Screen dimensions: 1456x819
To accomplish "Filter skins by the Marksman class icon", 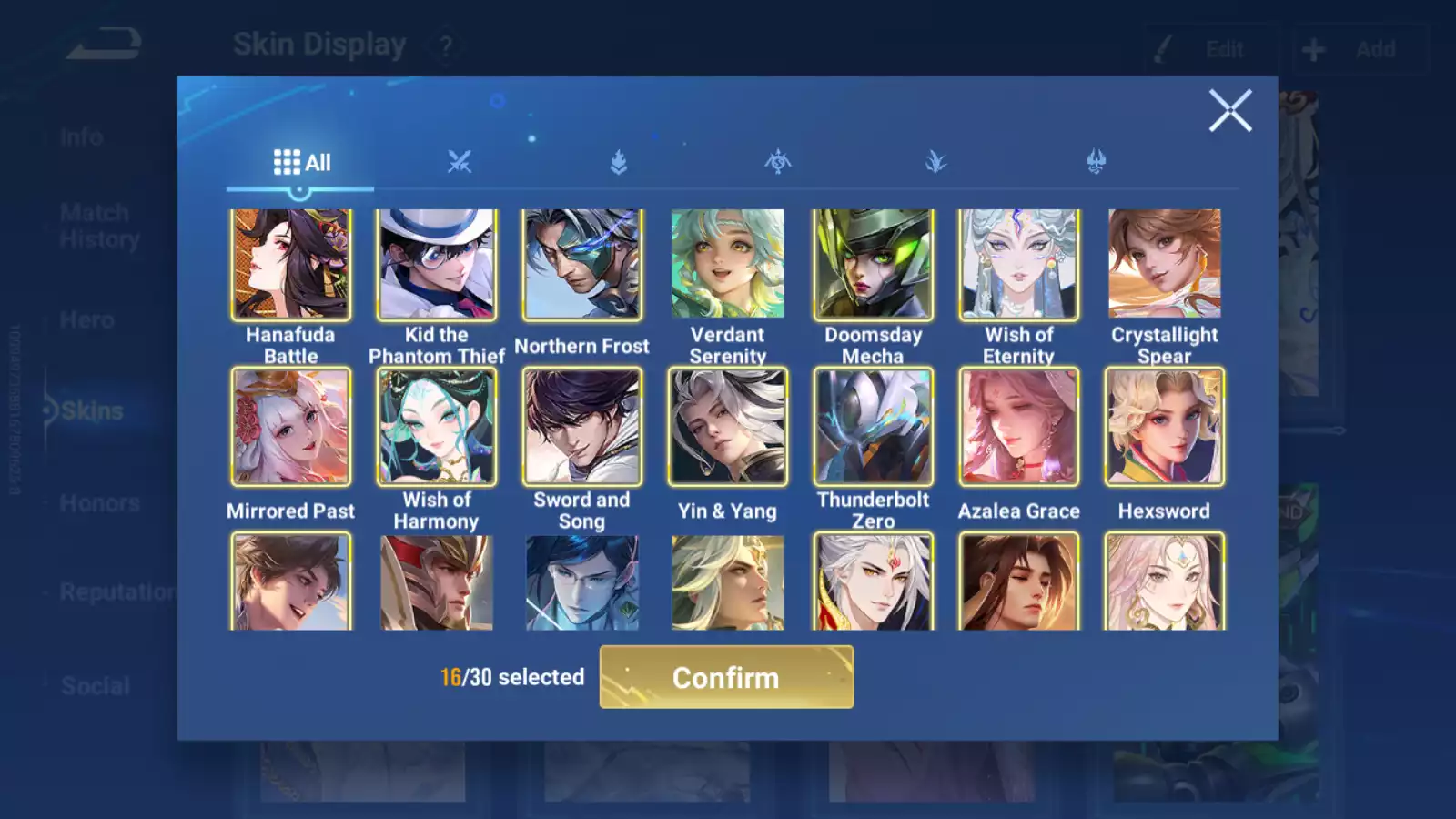I will click(1095, 162).
